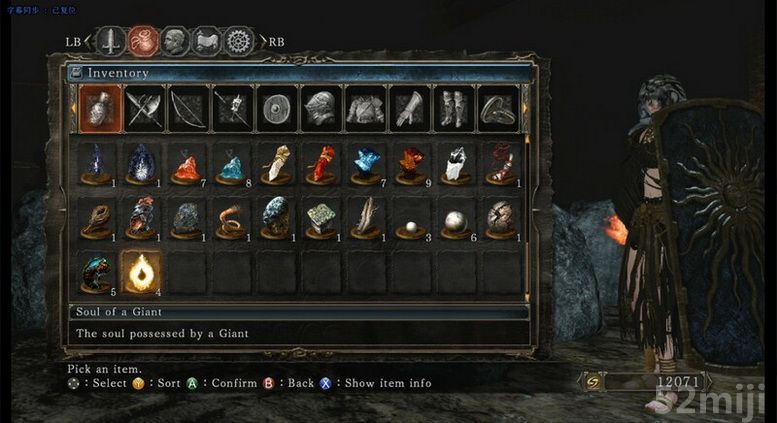
Task: Open the leg armor category
Action: tap(454, 108)
